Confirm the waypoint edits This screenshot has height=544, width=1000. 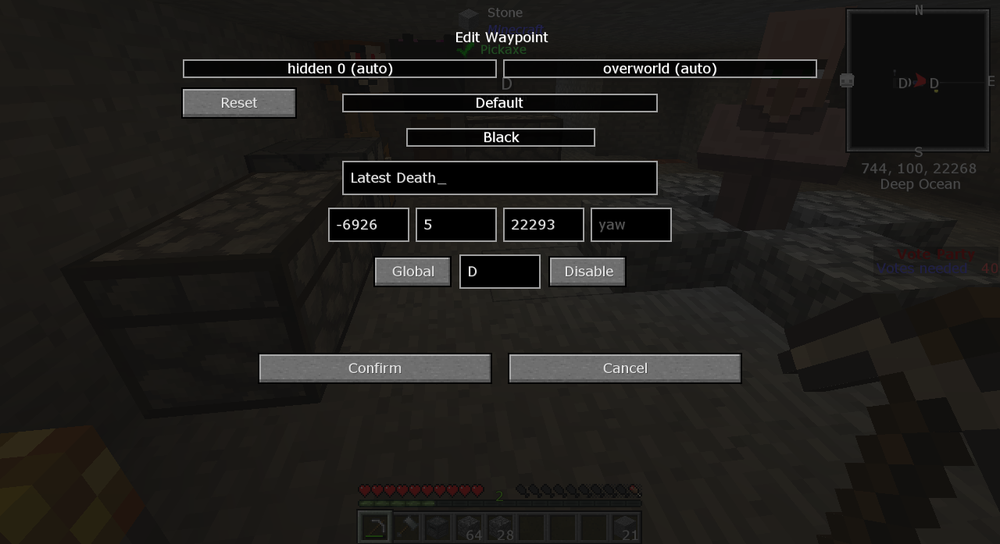pyautogui.click(x=375, y=368)
